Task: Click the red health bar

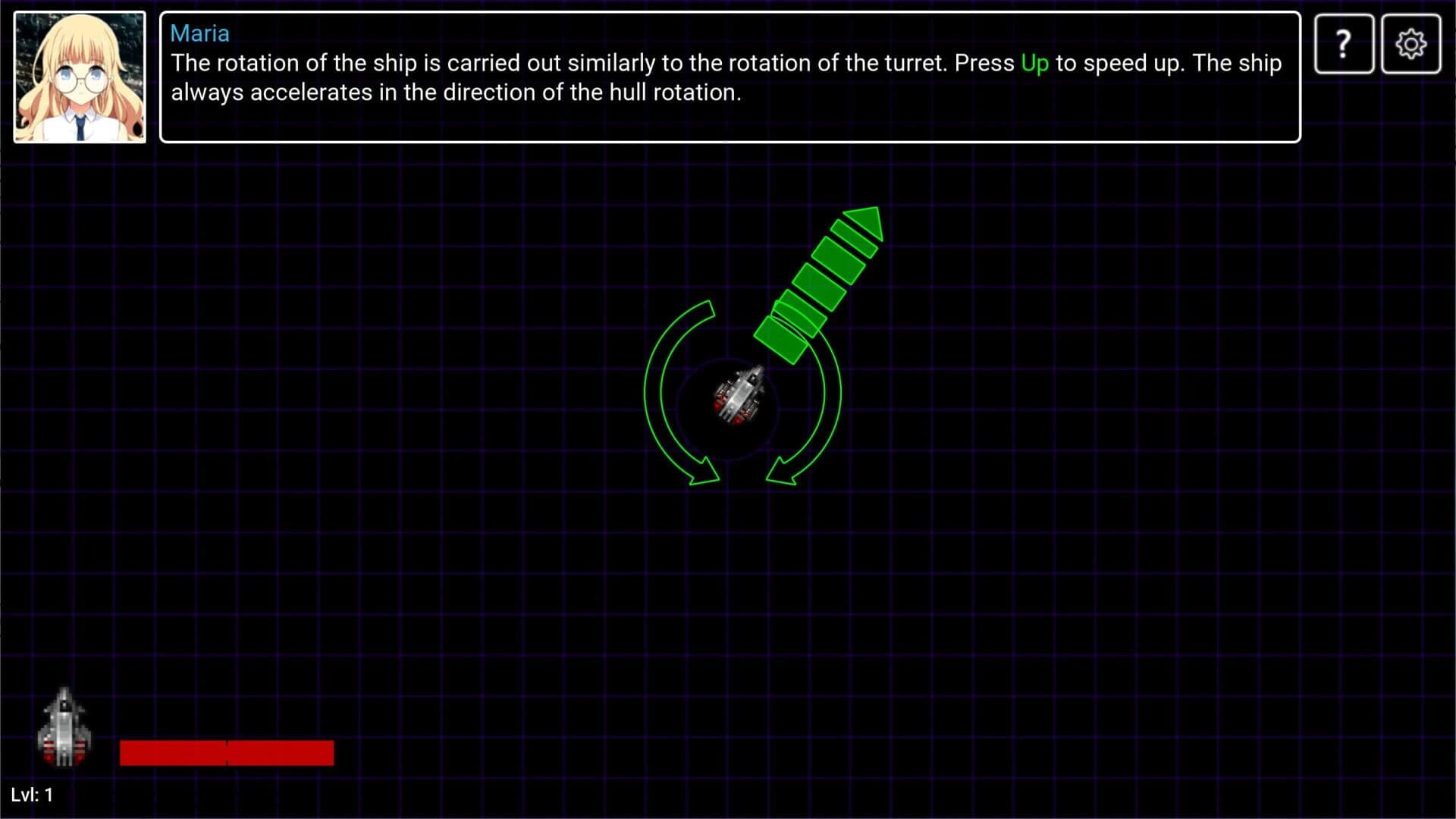Action: click(x=227, y=752)
